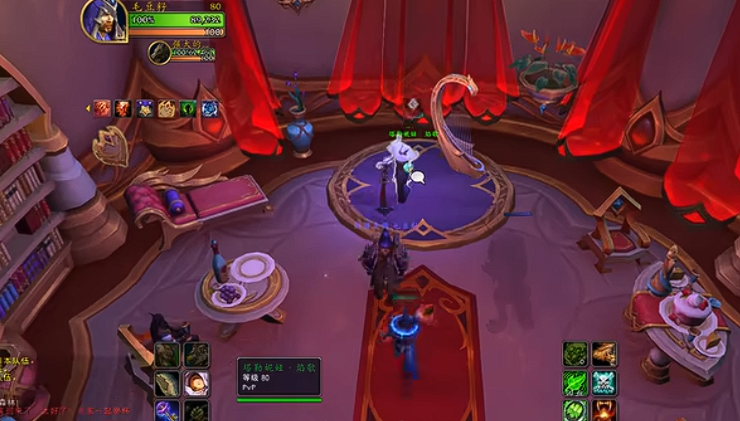Click the tan paw print buff icon
Screen dimensions: 740x421
point(166,109)
